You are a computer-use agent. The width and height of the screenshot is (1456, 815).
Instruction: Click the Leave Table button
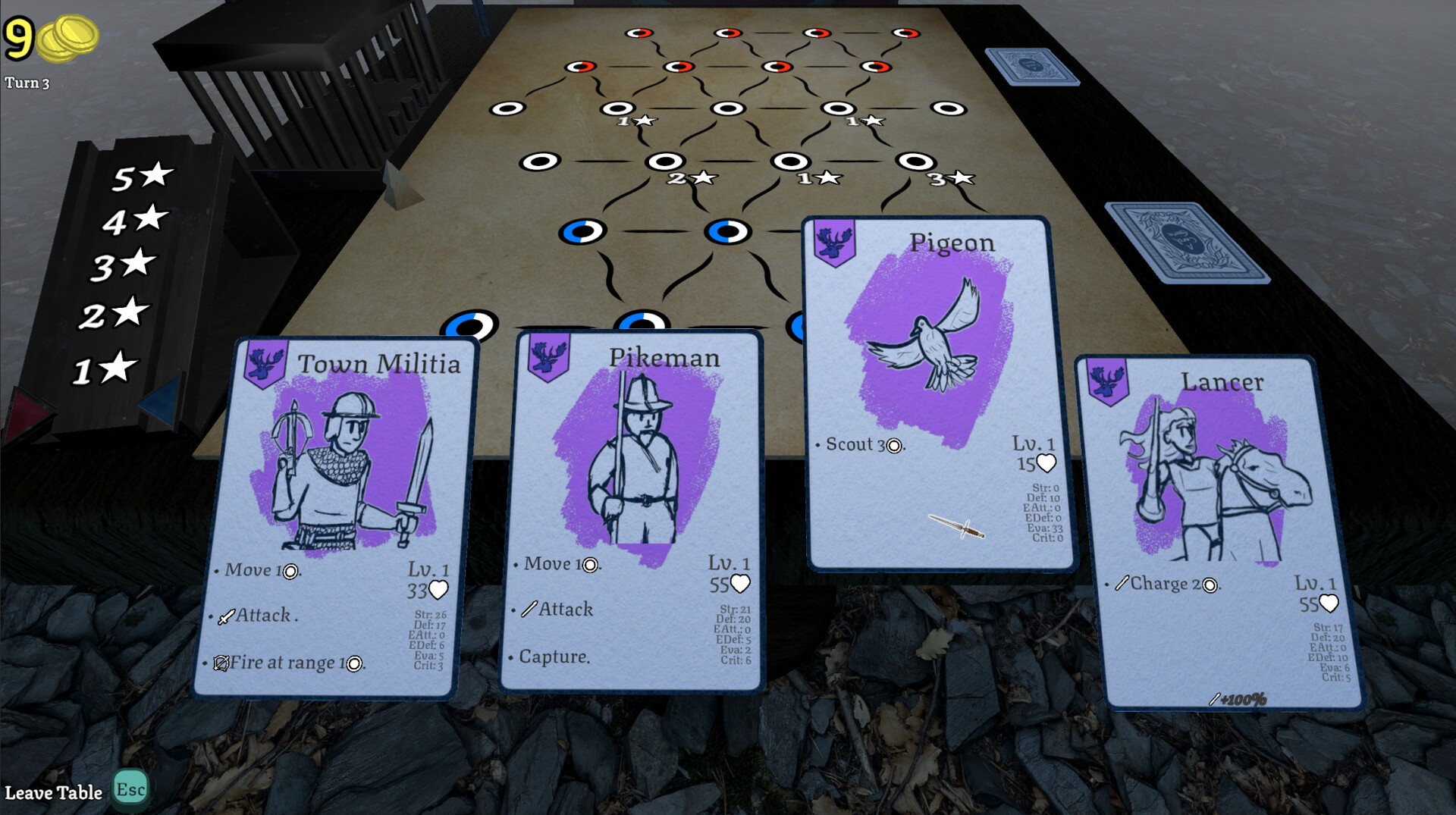click(x=53, y=791)
